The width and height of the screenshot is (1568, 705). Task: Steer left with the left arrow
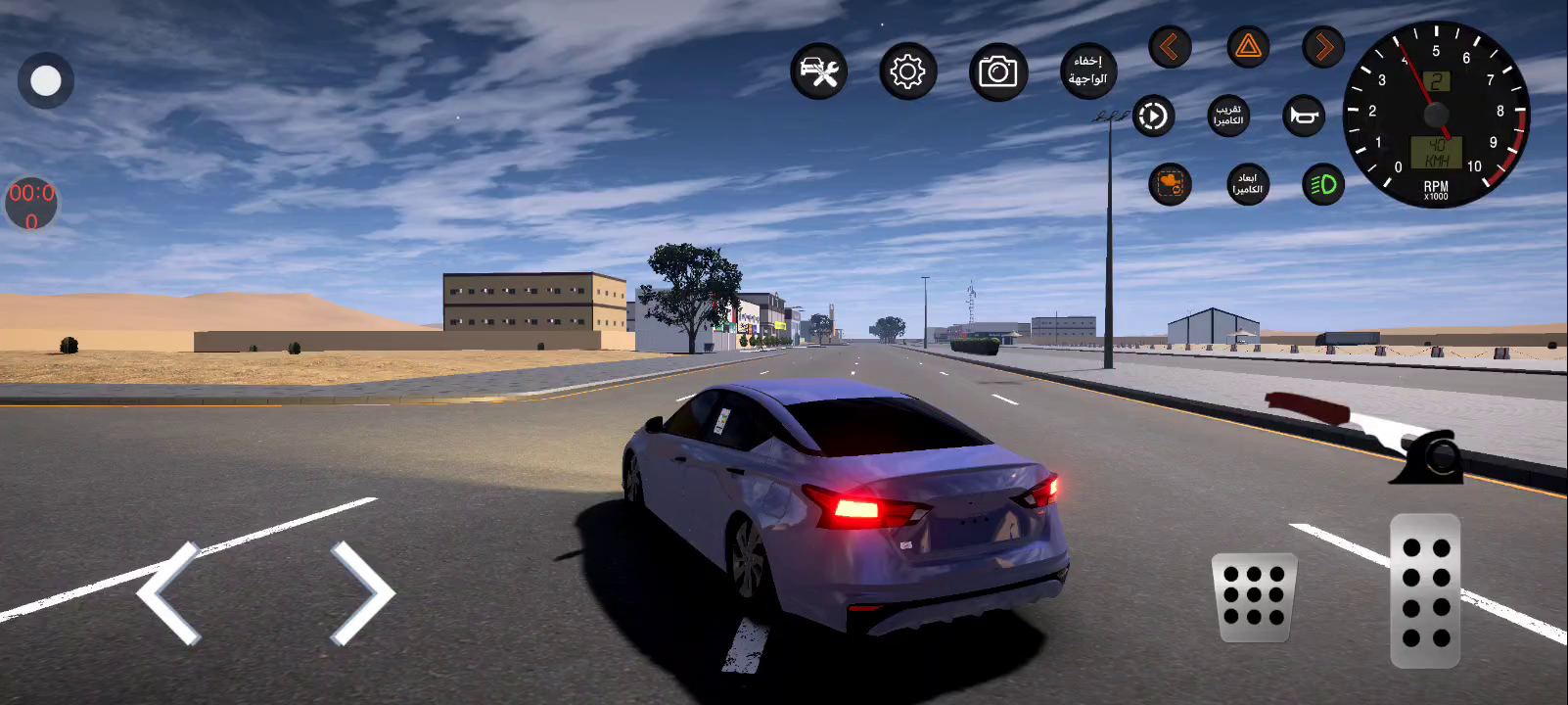click(x=169, y=593)
